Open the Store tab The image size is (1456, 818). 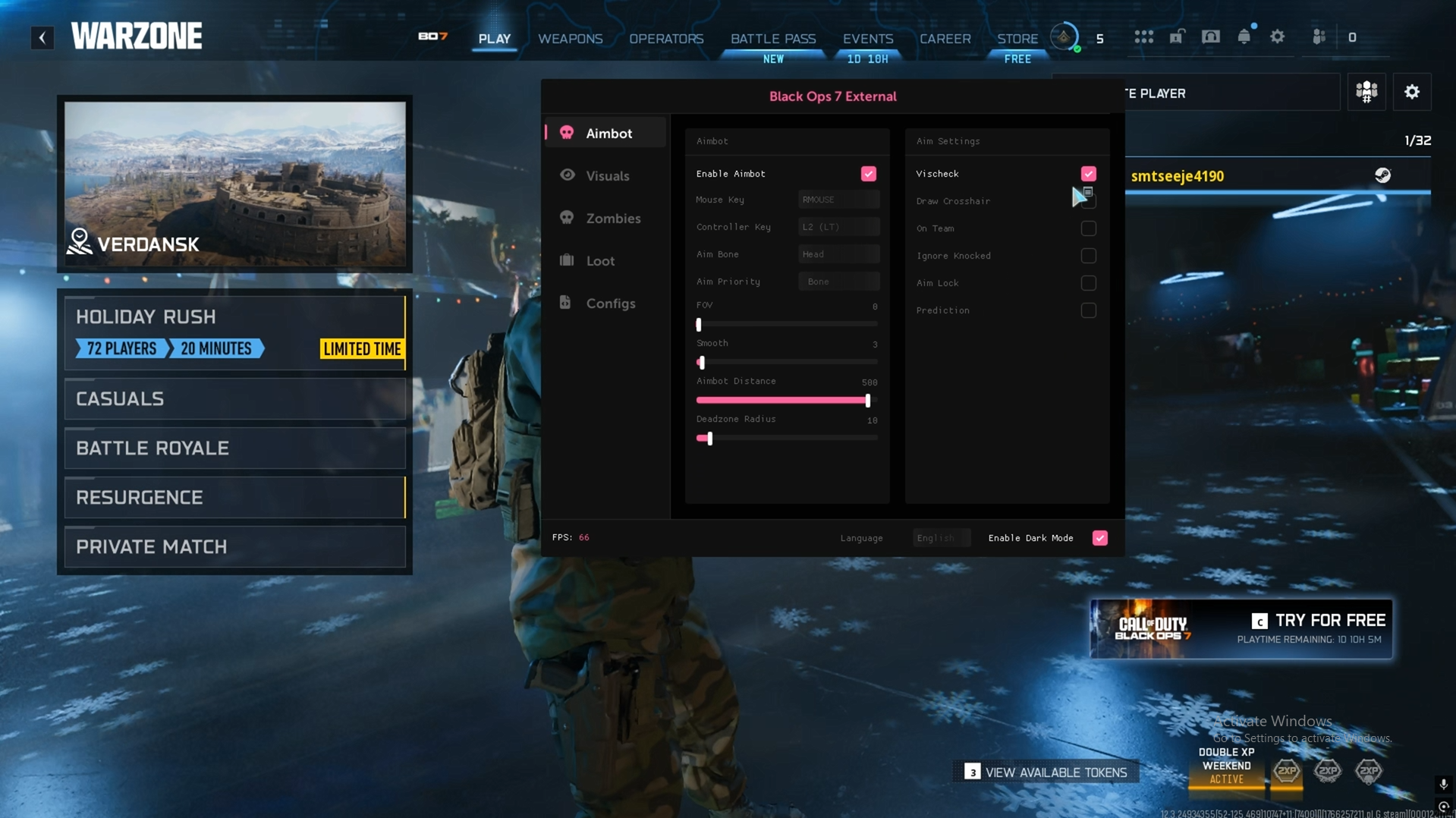(x=1017, y=39)
